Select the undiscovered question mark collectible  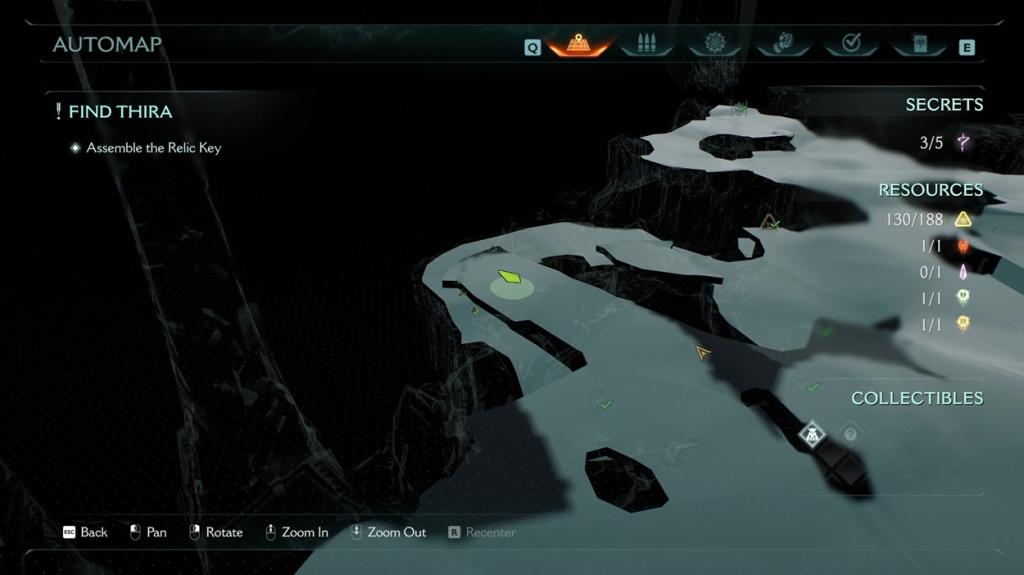point(850,434)
